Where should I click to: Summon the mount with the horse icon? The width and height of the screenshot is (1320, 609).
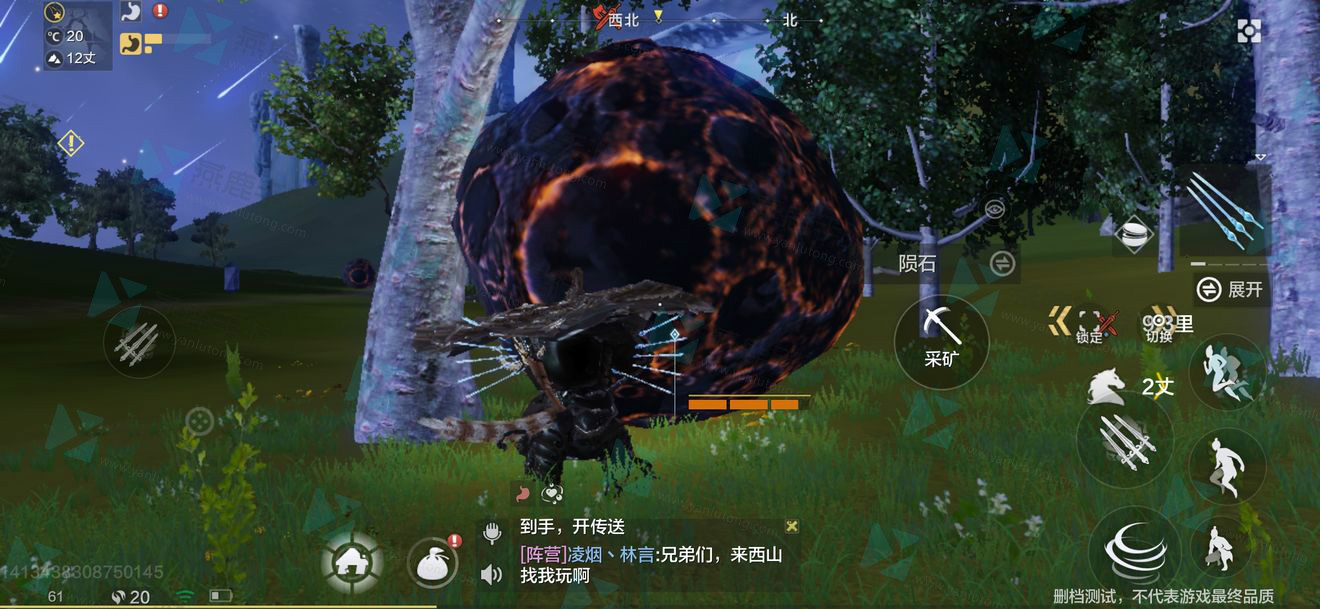(1105, 384)
